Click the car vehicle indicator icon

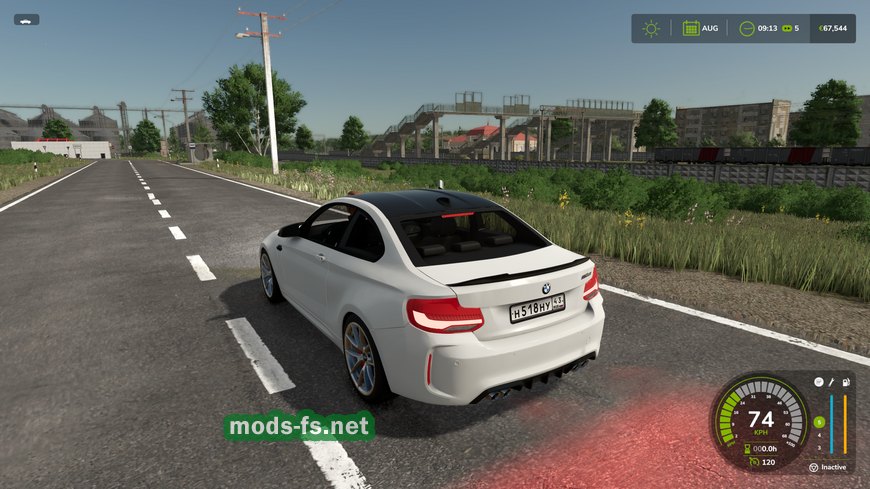pos(26,19)
